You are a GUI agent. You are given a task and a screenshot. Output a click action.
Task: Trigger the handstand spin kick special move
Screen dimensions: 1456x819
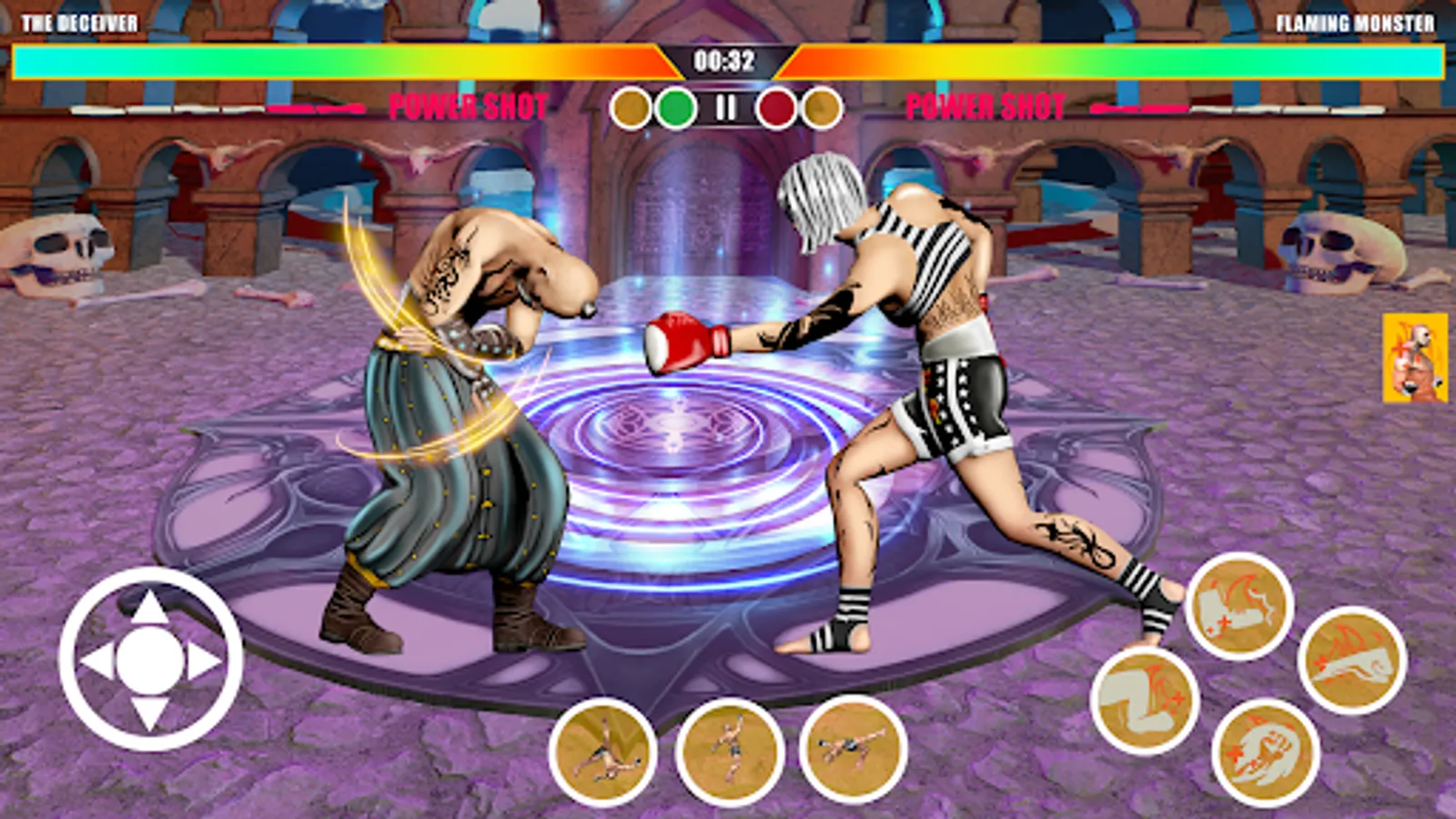pyautogui.click(x=602, y=752)
